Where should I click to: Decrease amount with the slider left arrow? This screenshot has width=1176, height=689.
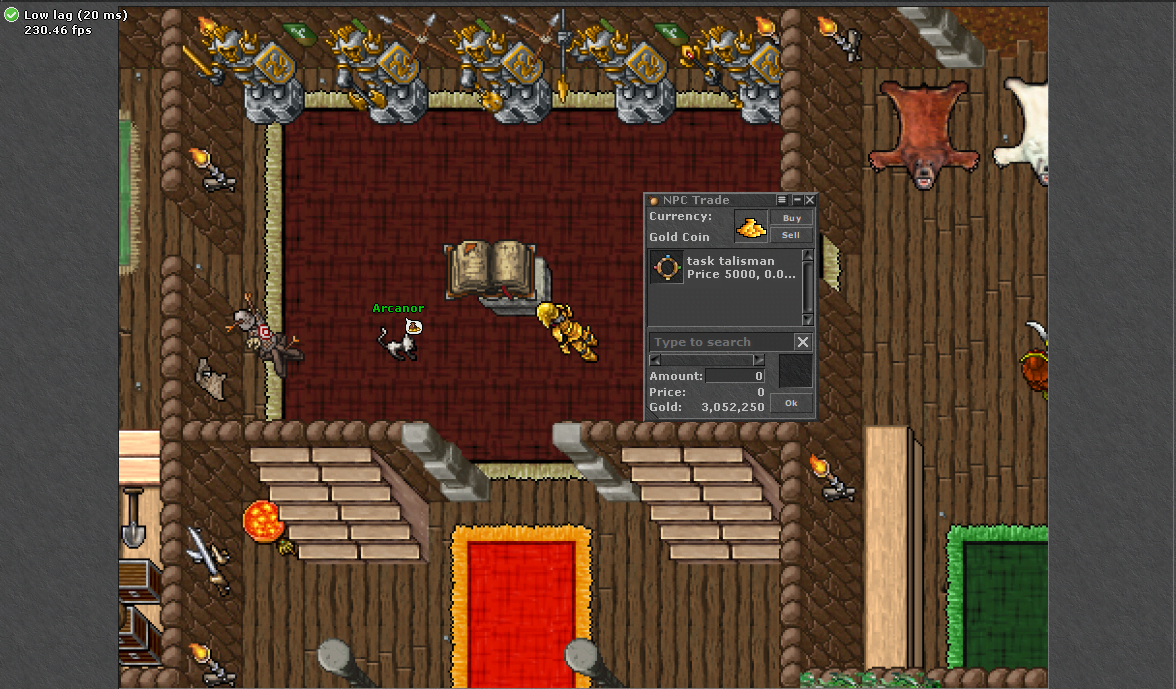point(655,360)
